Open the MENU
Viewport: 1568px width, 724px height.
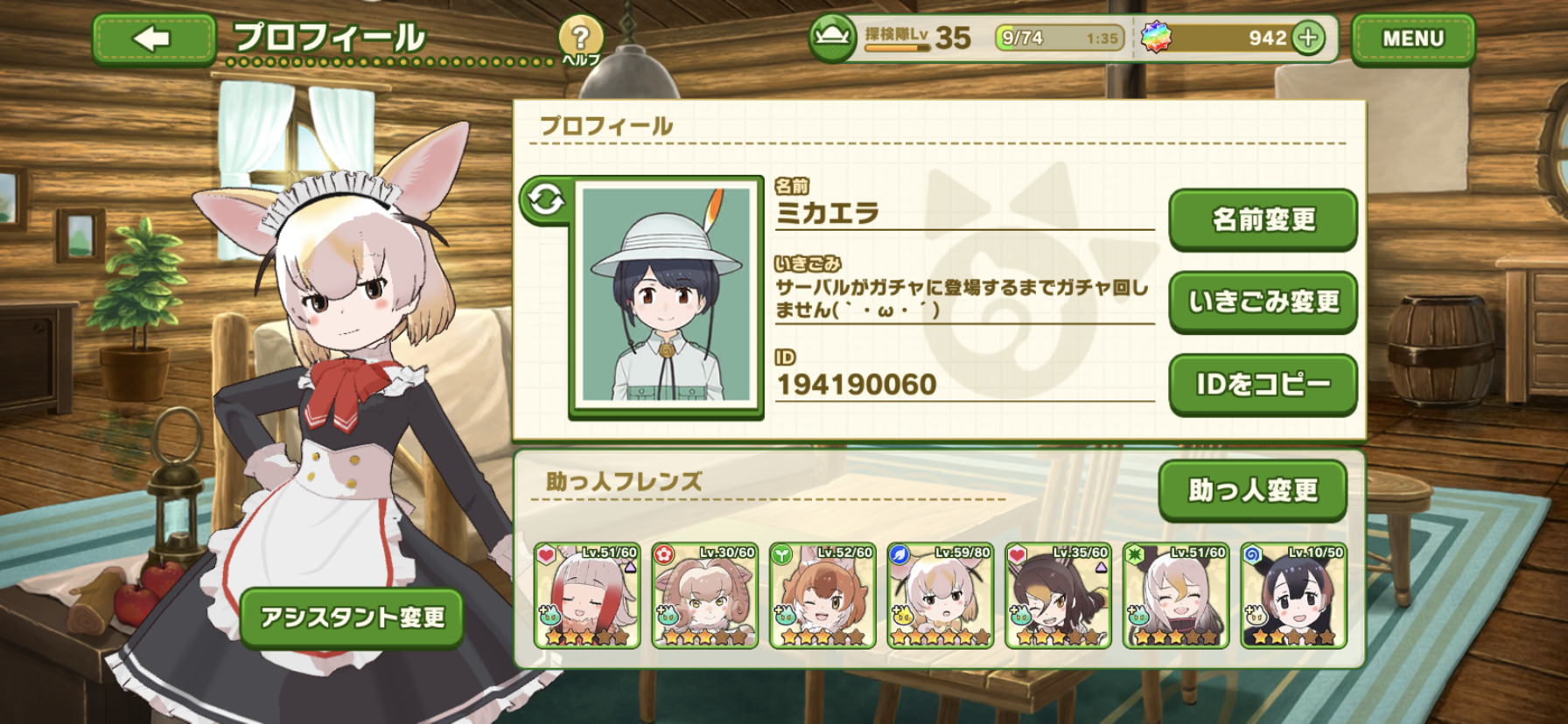(x=1412, y=39)
